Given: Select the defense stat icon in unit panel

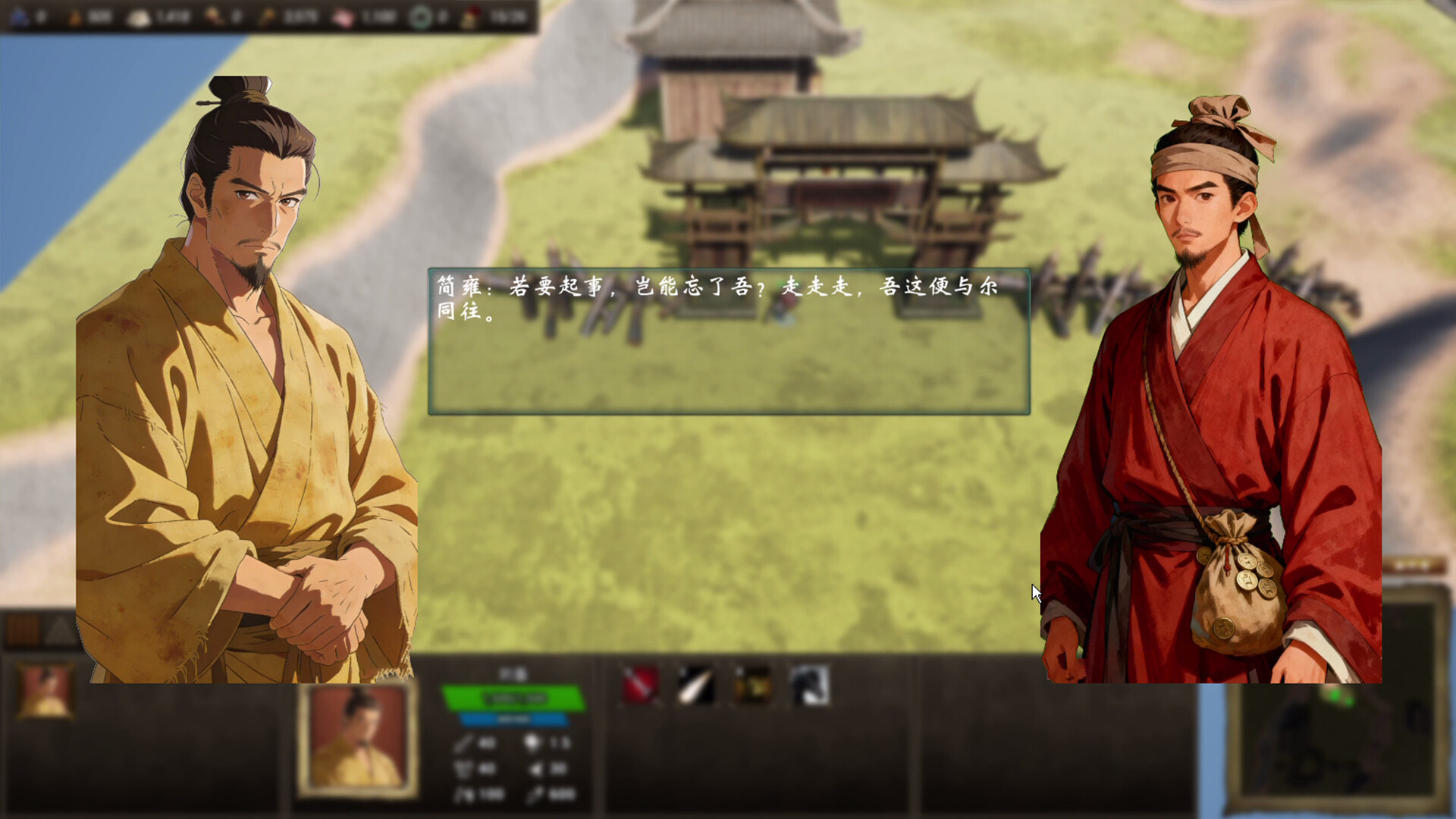Looking at the screenshot, I should (x=463, y=767).
